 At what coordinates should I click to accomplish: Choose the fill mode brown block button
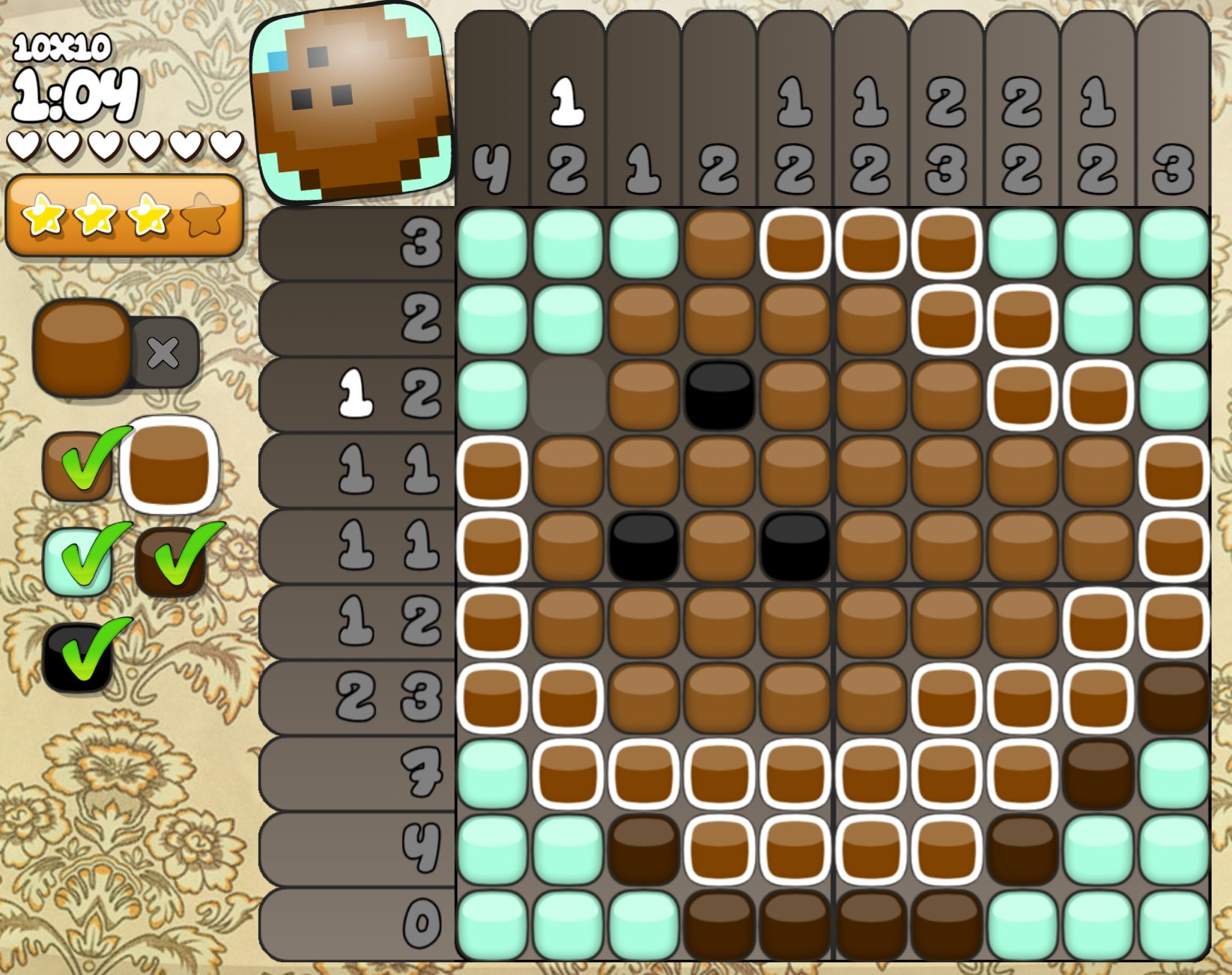pyautogui.click(x=82, y=347)
